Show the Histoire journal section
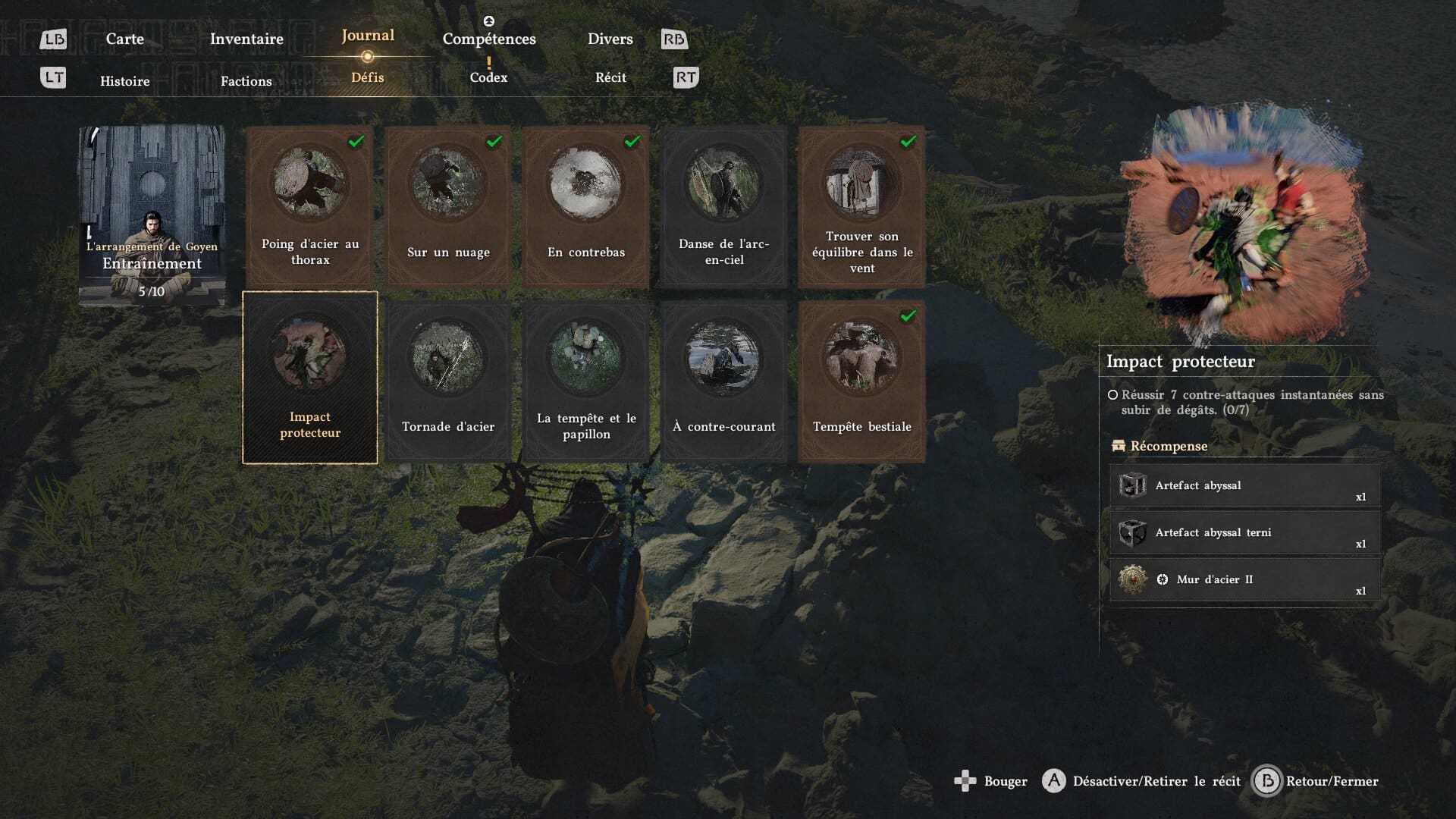 [x=125, y=81]
